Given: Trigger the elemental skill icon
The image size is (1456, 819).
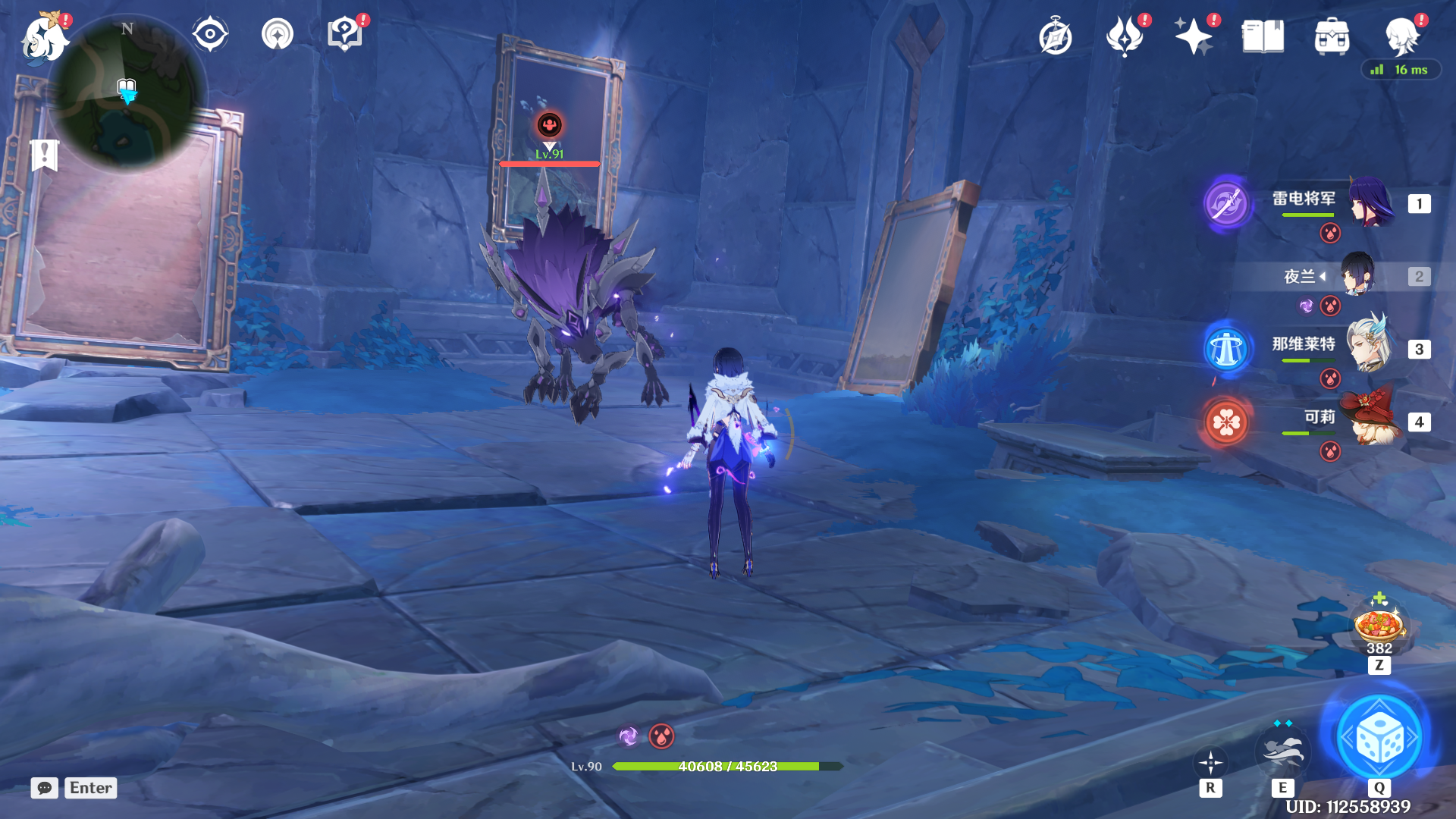Looking at the screenshot, I should 1282,751.
